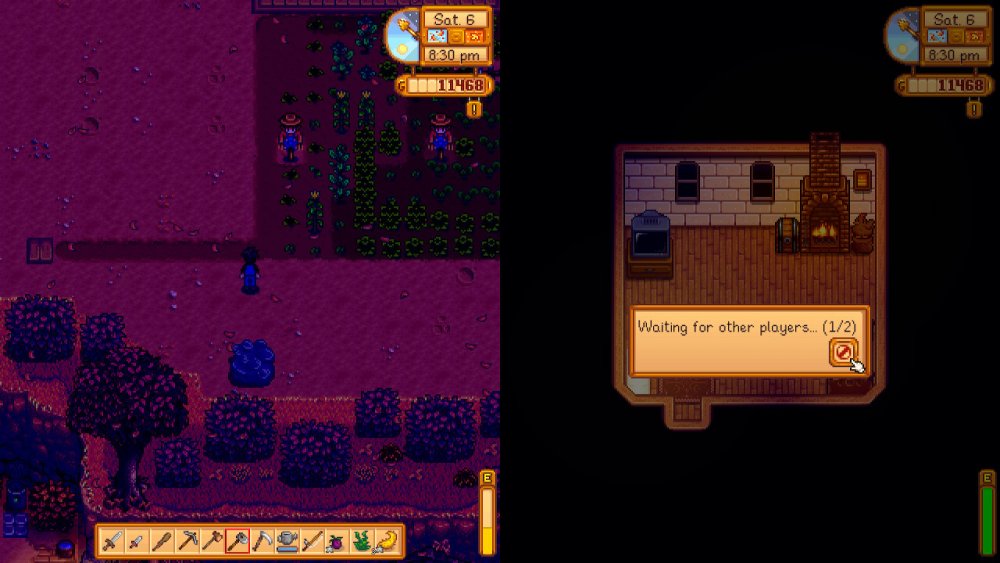The height and width of the screenshot is (563, 1000).
Task: Select the pickaxe from the toolbar
Action: [x=188, y=541]
